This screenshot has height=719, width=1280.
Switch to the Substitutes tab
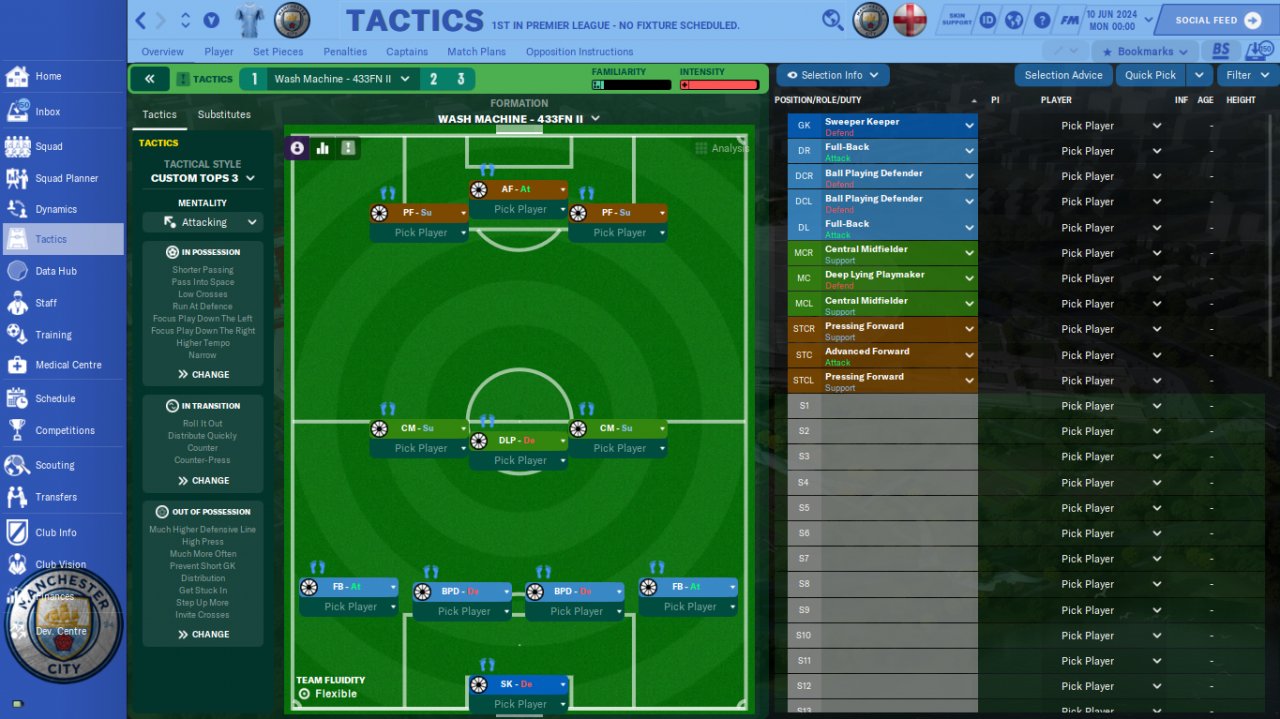(x=224, y=115)
